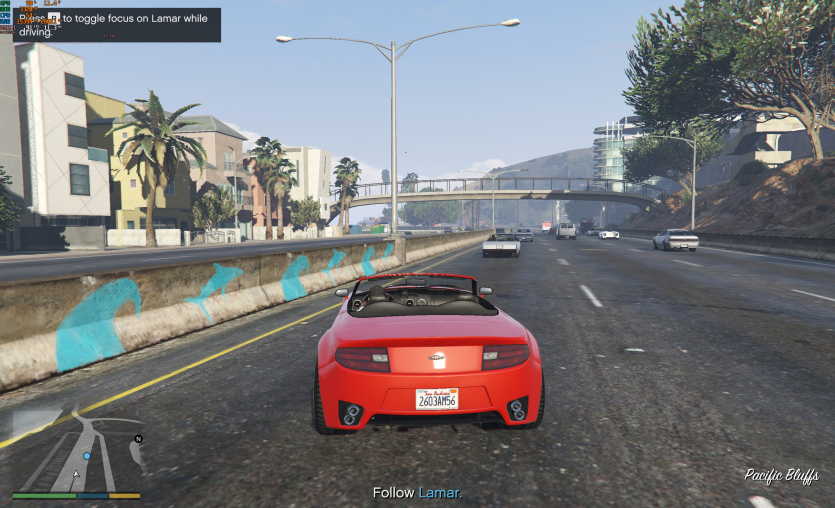Click the north compass marker on the minimap

coord(139,439)
